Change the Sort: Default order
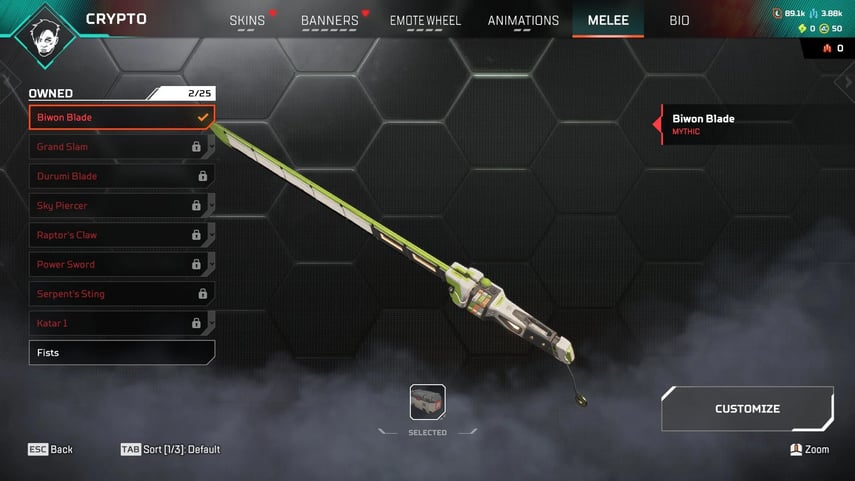Screen dimensions: 855x481 click(169, 450)
